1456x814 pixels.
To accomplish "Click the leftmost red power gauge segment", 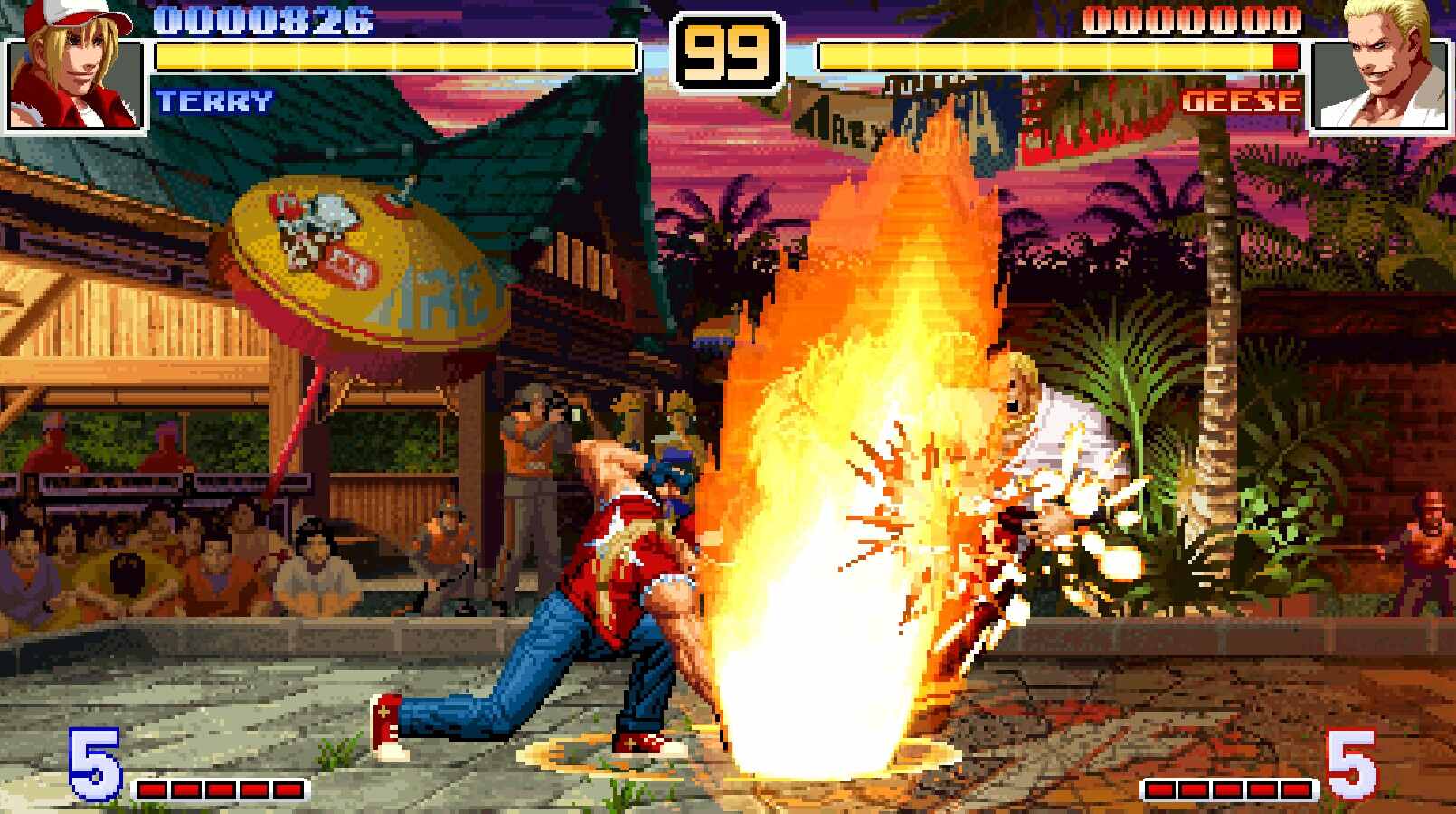I will [151, 789].
